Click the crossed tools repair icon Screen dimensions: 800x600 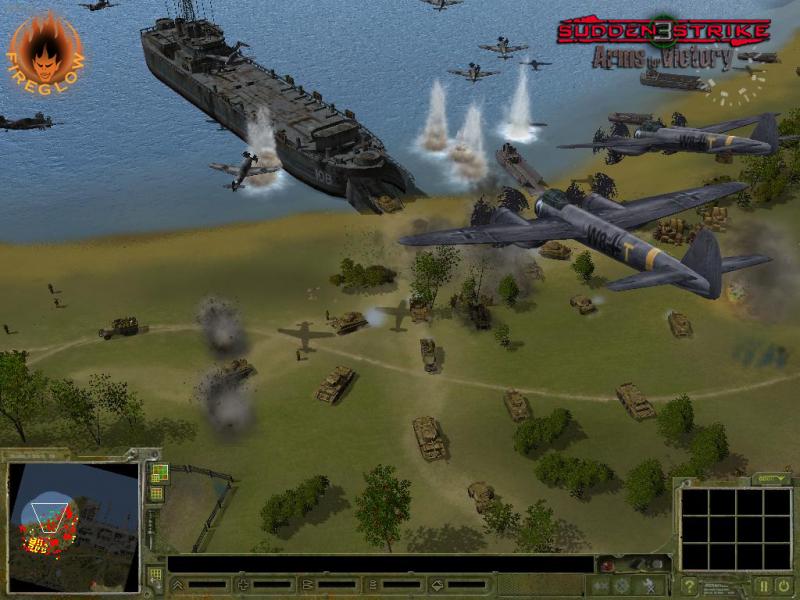pos(648,585)
